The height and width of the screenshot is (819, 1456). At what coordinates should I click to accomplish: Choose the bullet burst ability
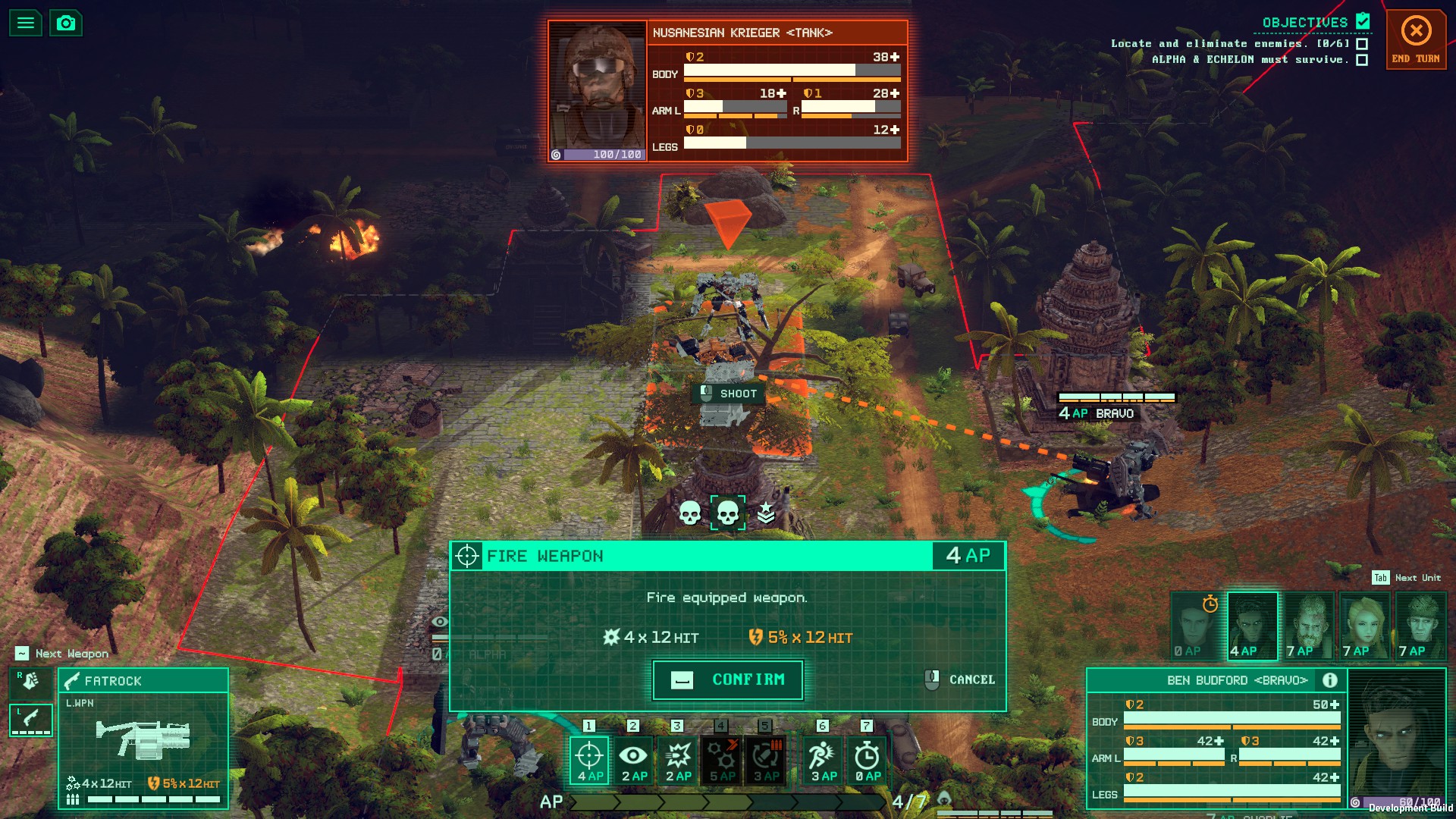point(678,760)
